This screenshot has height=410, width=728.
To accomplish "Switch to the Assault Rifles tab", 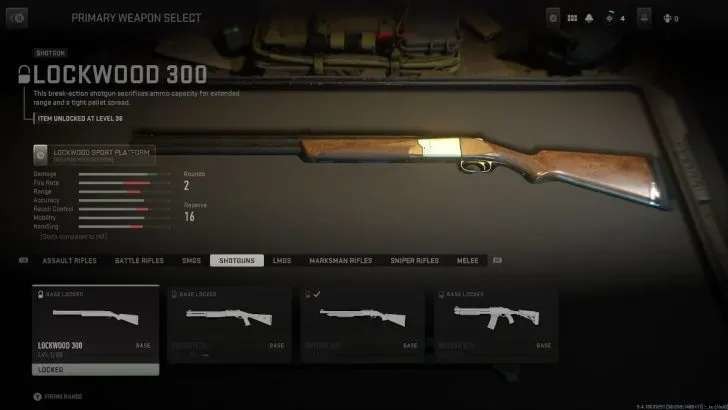I will point(69,261).
